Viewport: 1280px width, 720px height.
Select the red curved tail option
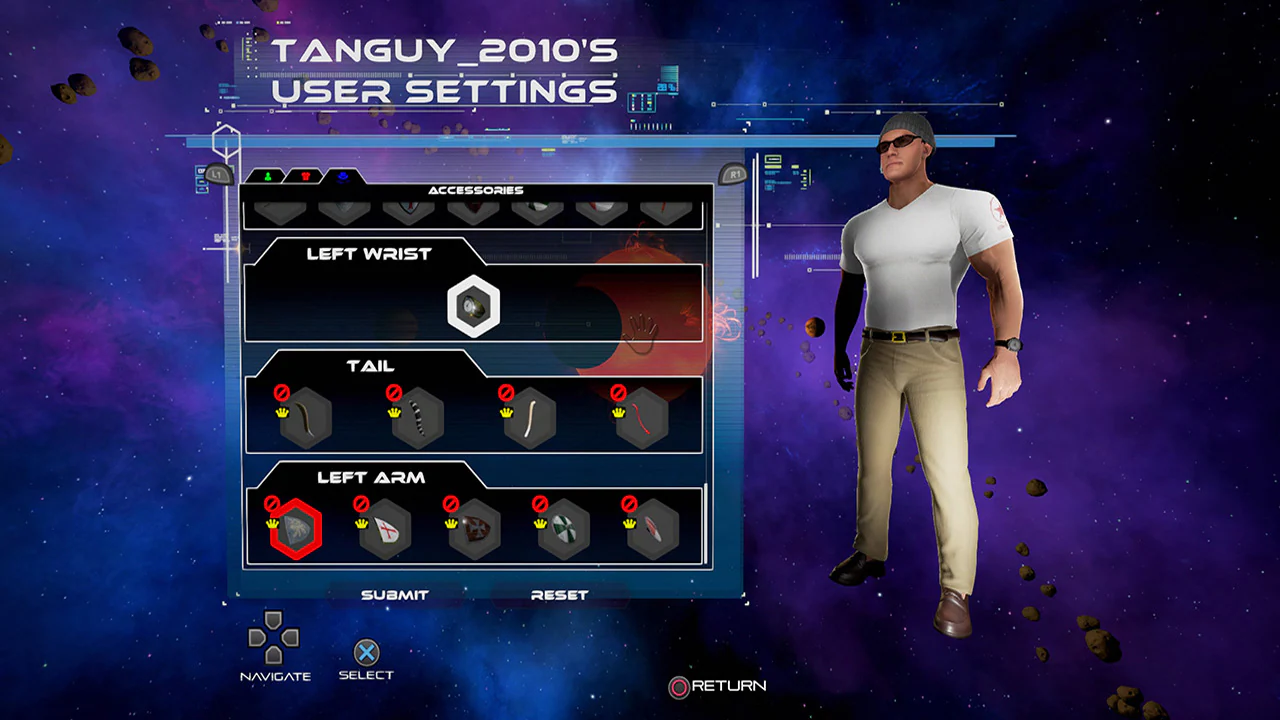click(645, 418)
